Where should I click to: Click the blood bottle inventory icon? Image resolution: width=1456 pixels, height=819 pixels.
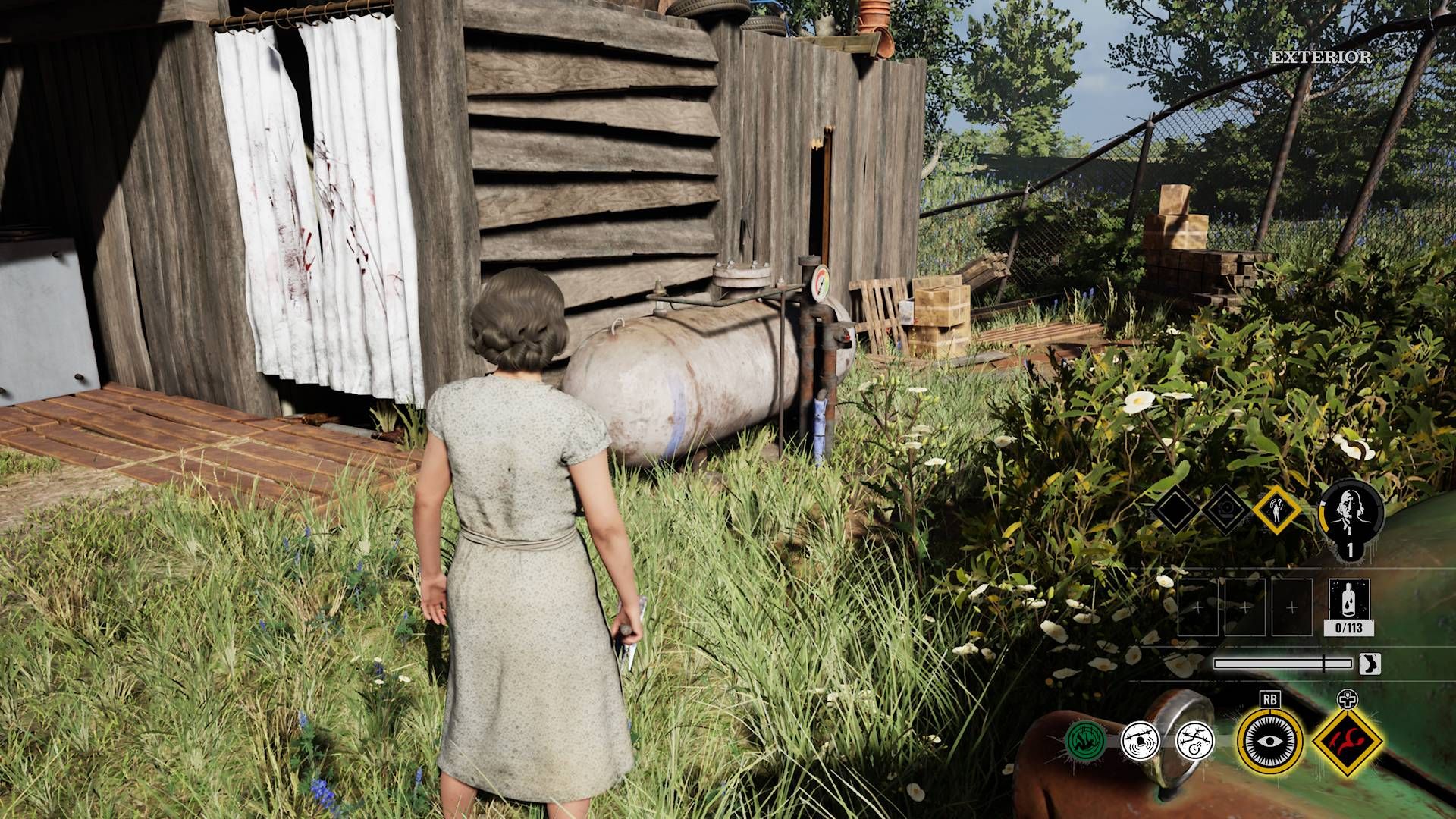(x=1349, y=600)
